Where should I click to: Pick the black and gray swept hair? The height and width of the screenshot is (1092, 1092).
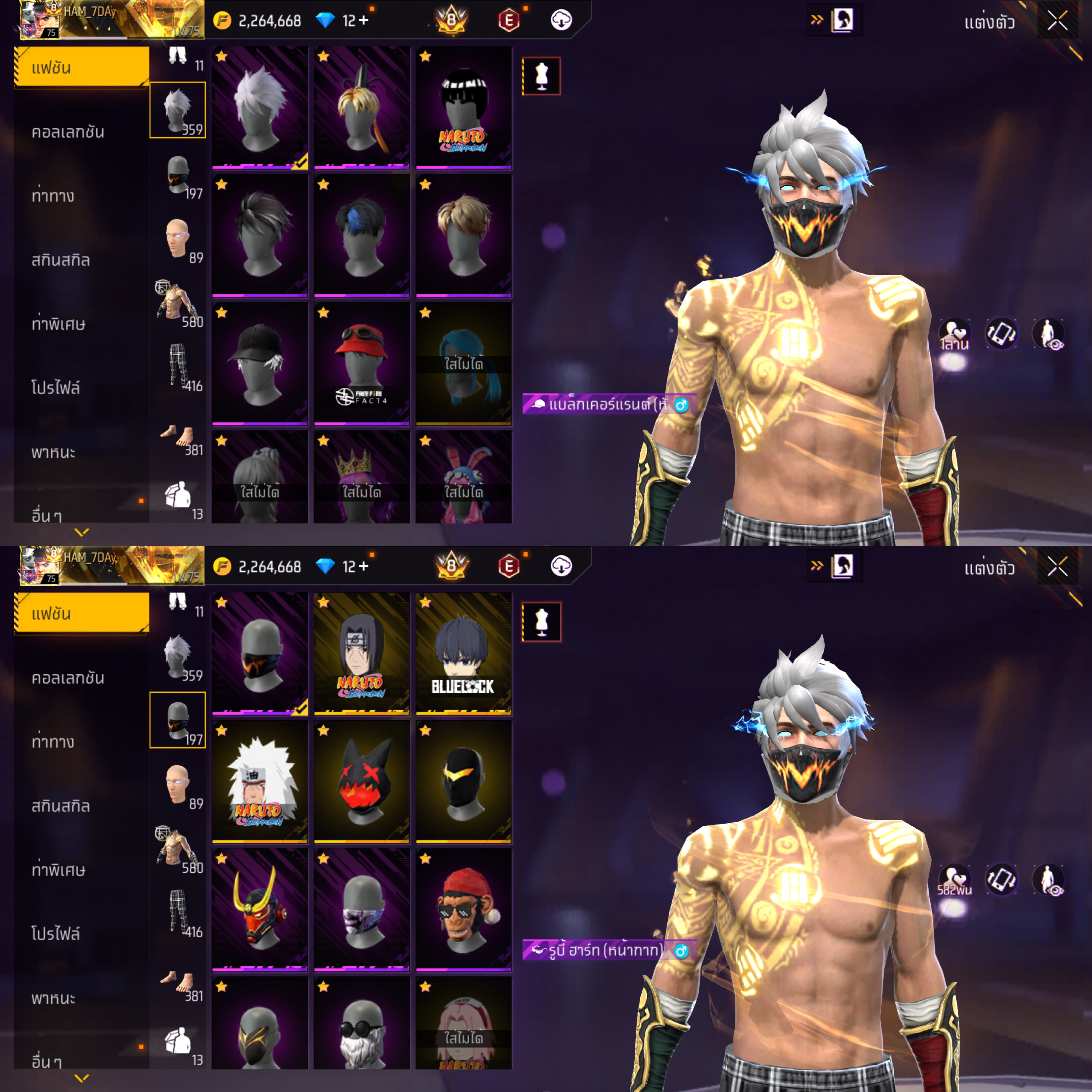tap(259, 235)
